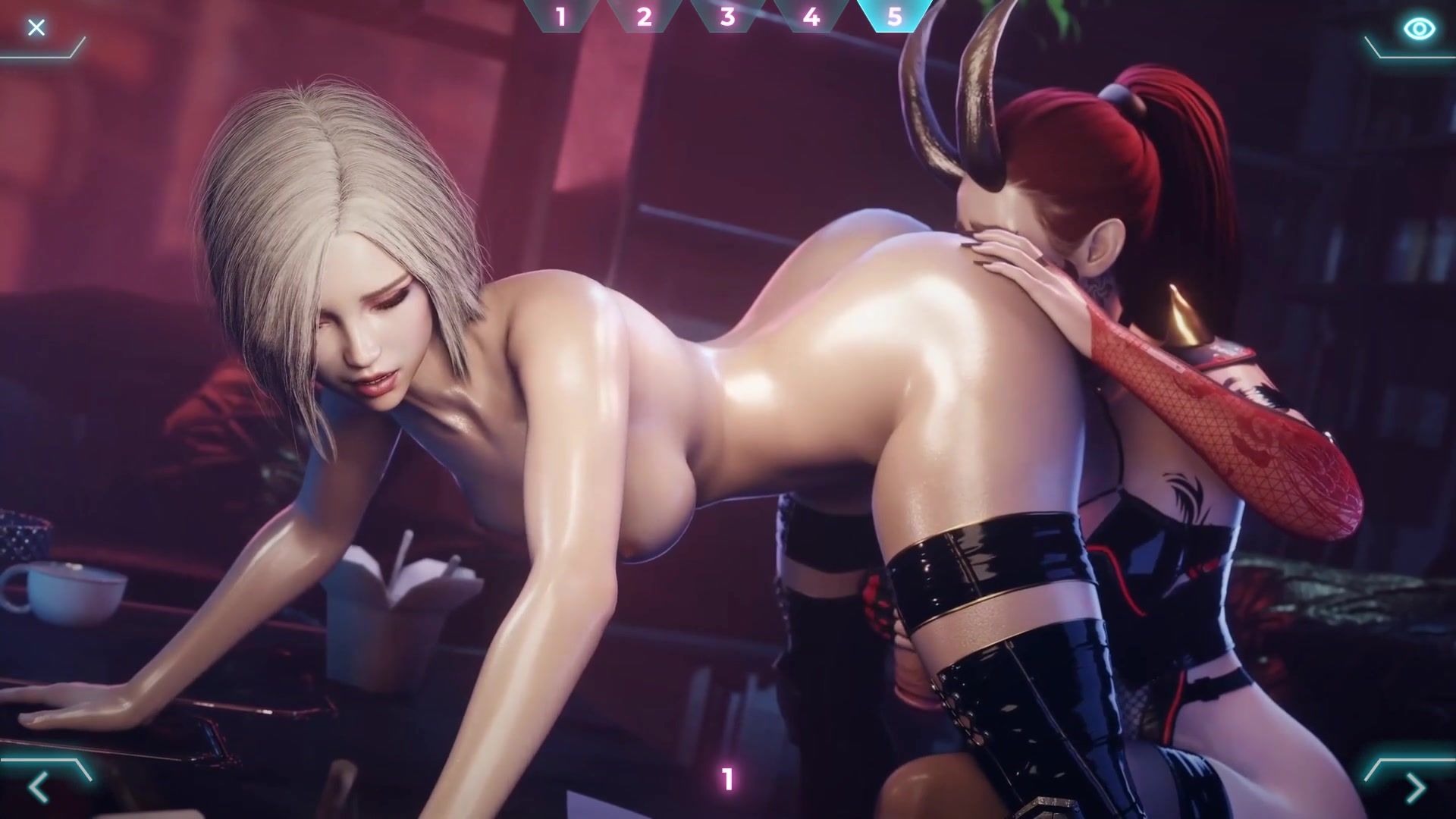Switch to scene tab 1
The width and height of the screenshot is (1456, 819).
tap(561, 16)
